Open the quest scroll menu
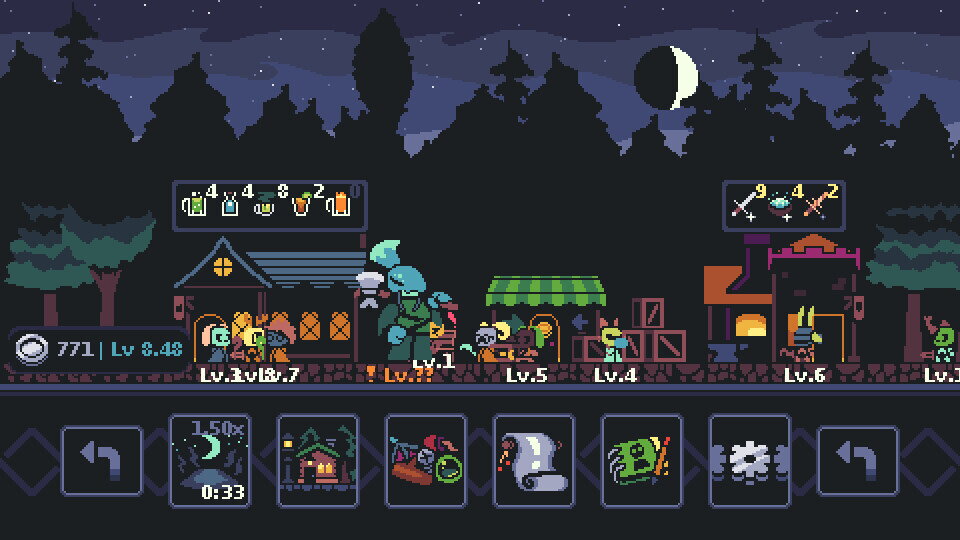Screen dimensions: 960x540 (x=534, y=461)
